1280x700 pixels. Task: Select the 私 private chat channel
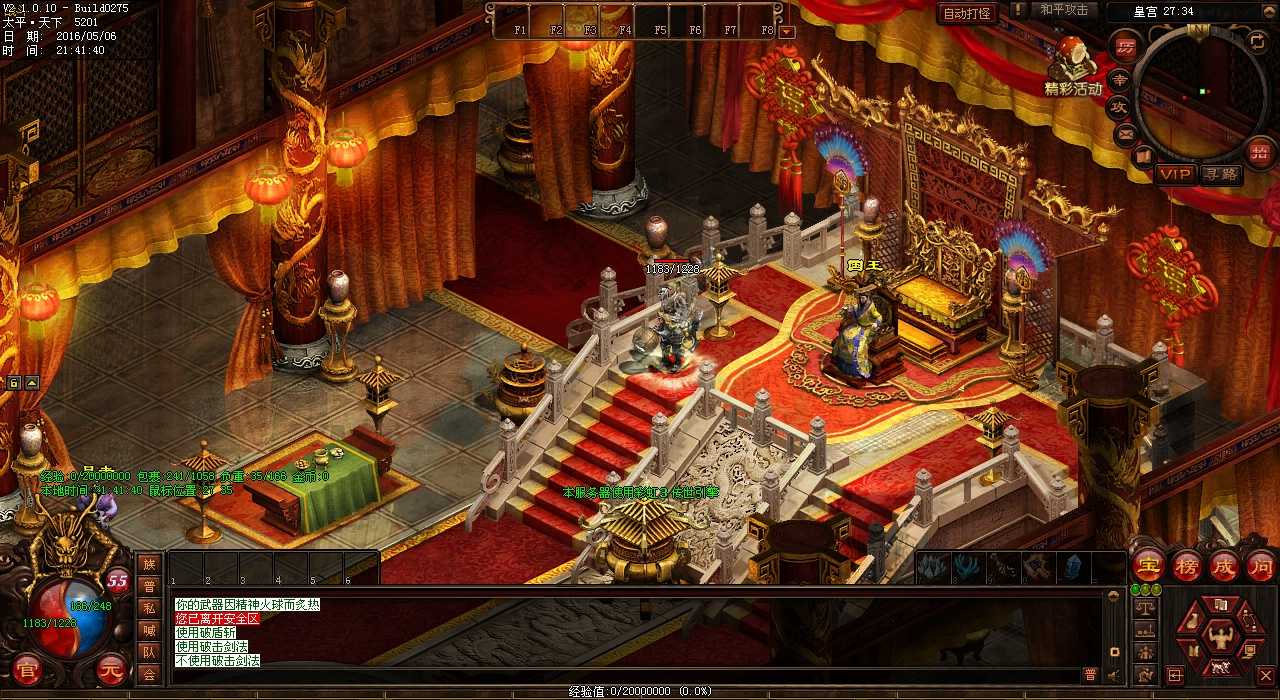(x=149, y=608)
